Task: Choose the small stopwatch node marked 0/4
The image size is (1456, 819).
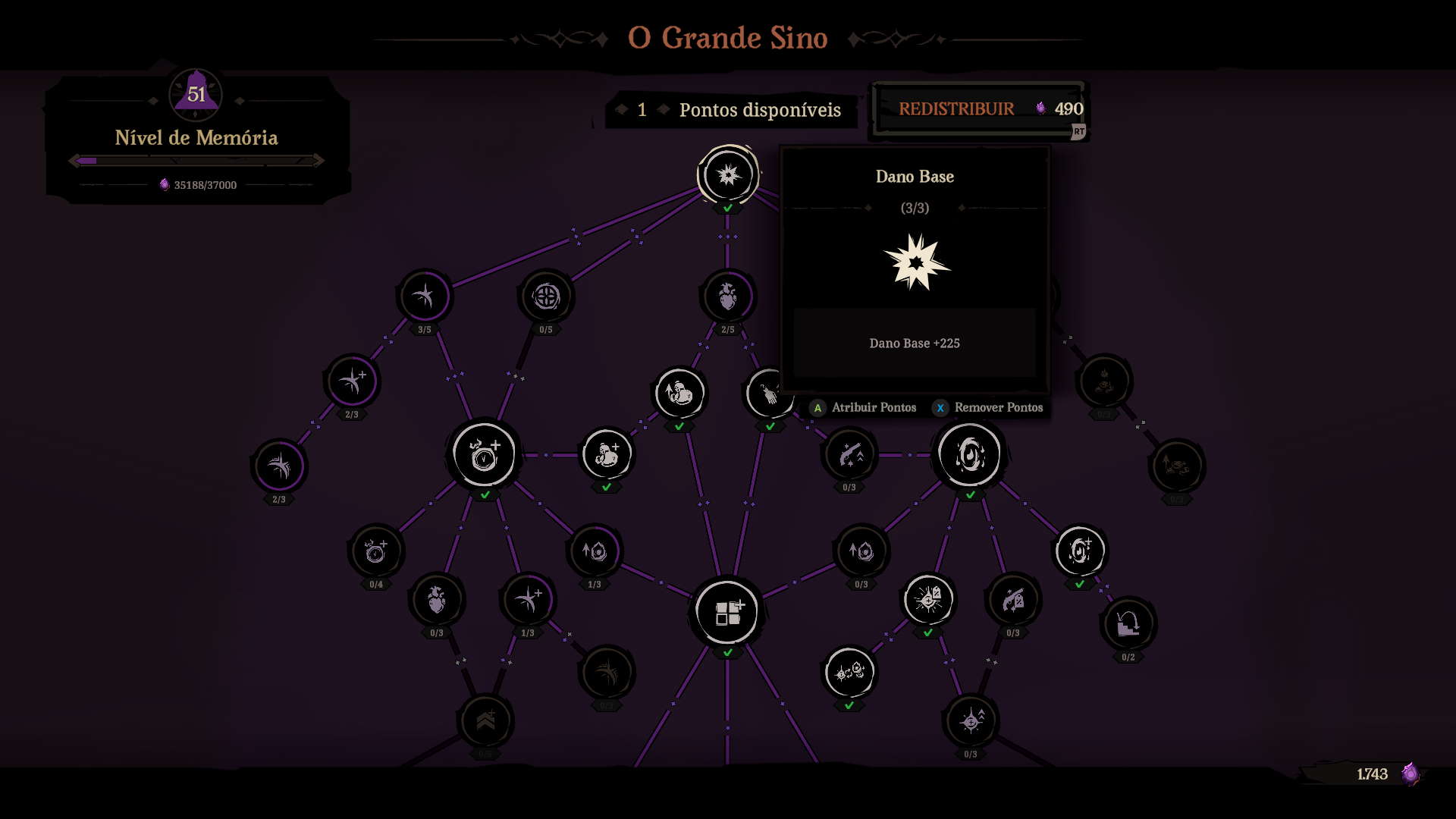Action: coord(376,551)
